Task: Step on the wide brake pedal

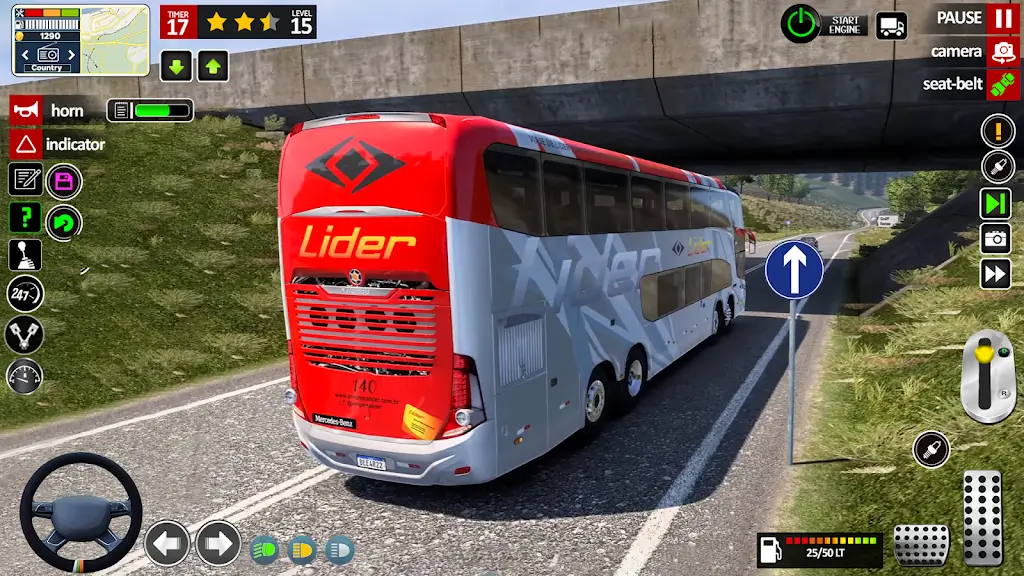Action: 920,545
